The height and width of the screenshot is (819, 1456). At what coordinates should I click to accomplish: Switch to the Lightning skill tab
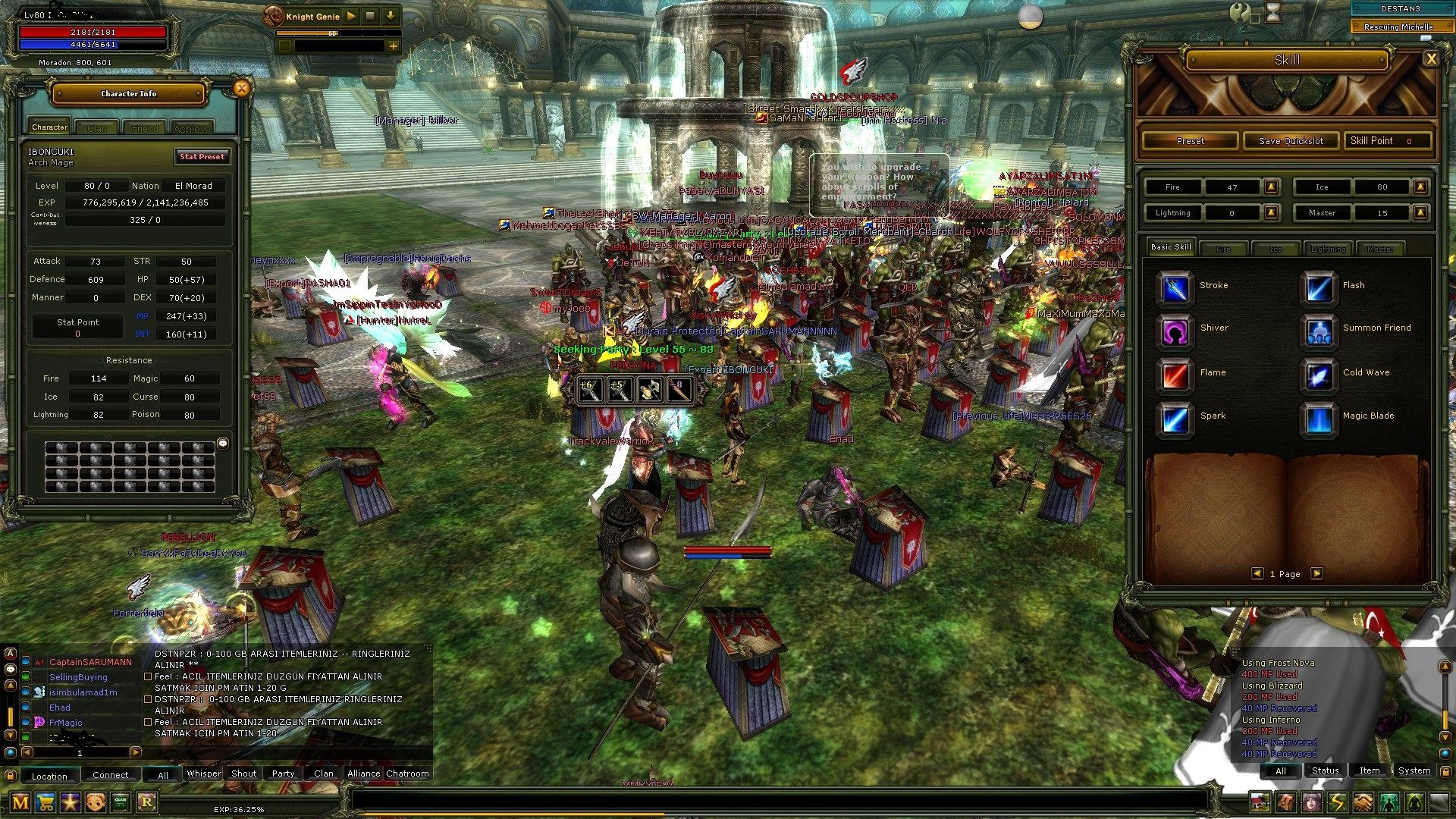[x=1329, y=249]
